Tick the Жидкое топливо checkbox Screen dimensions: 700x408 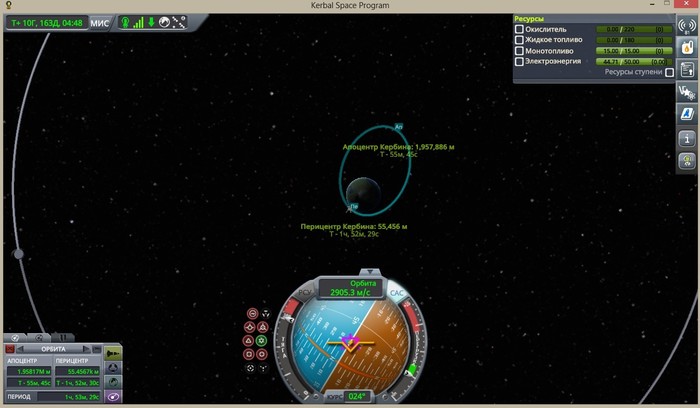pyautogui.click(x=519, y=40)
